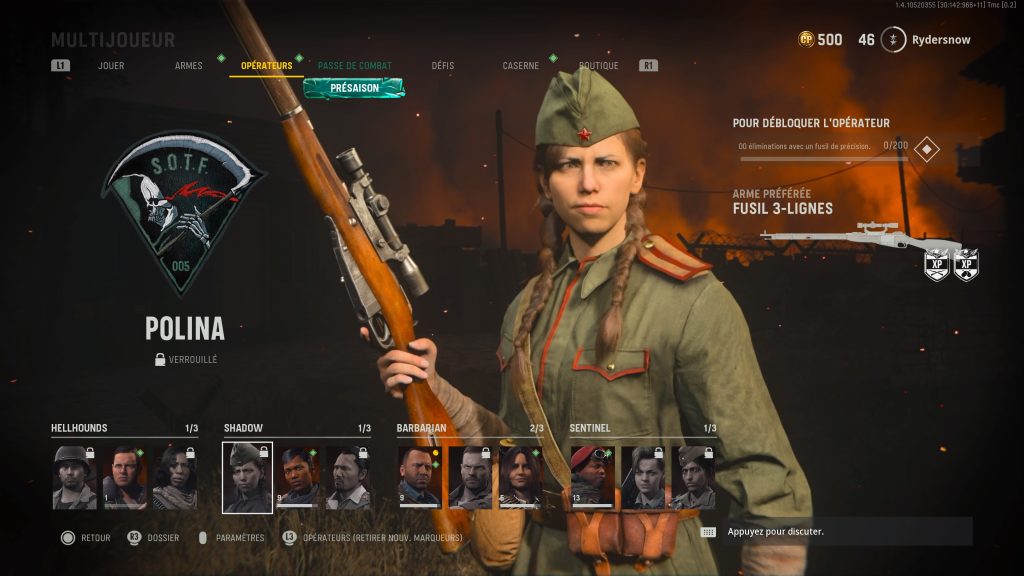Pick the Polina portrait in Shadow squad
Screen dimensions: 1024x576
[247, 477]
